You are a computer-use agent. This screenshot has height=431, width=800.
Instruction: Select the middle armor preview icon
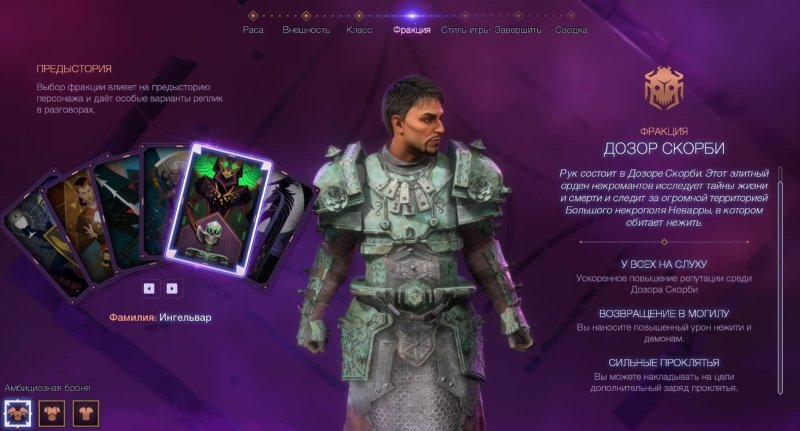tap(52, 411)
